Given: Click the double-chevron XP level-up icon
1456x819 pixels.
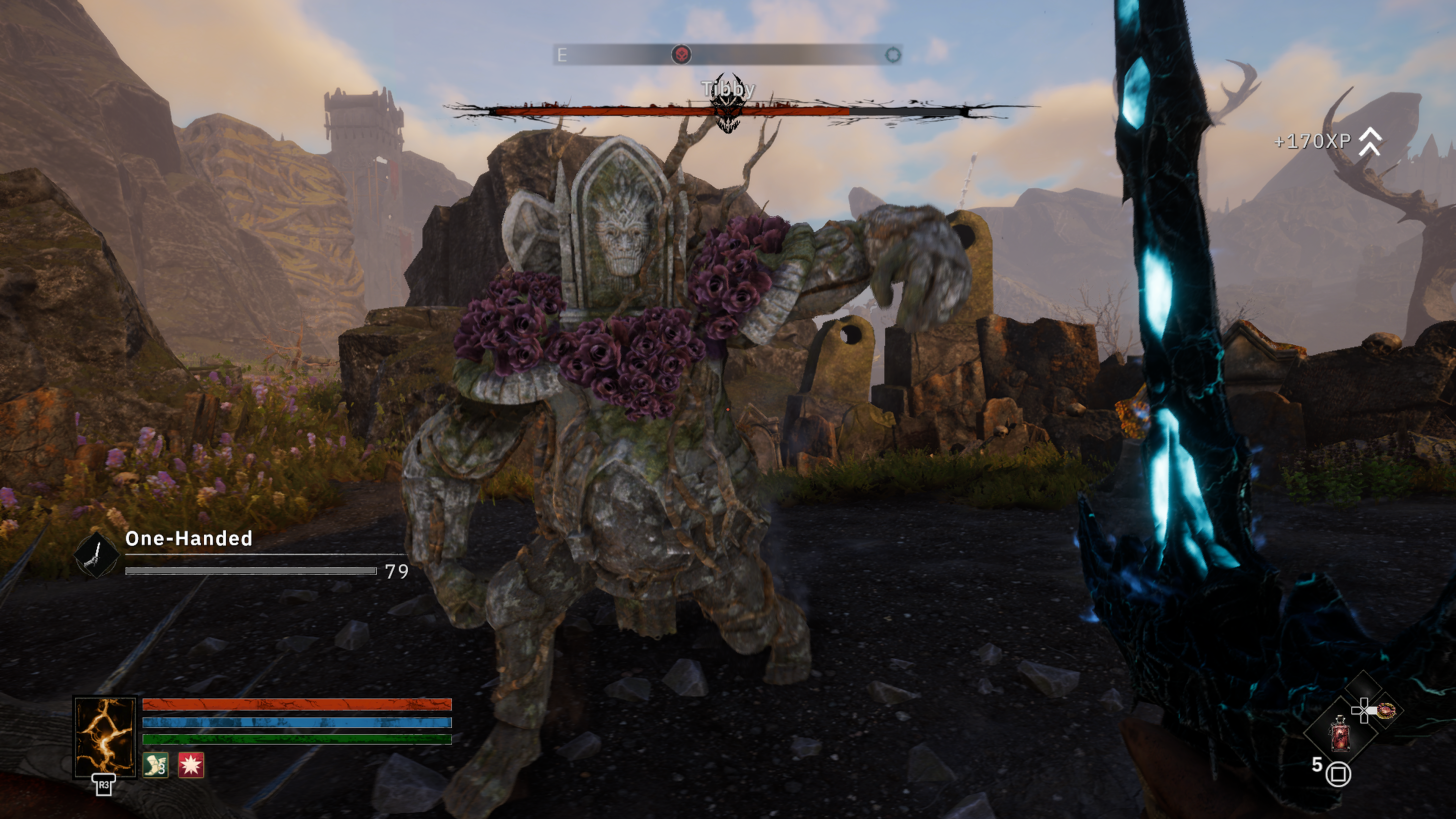Looking at the screenshot, I should tap(1369, 142).
